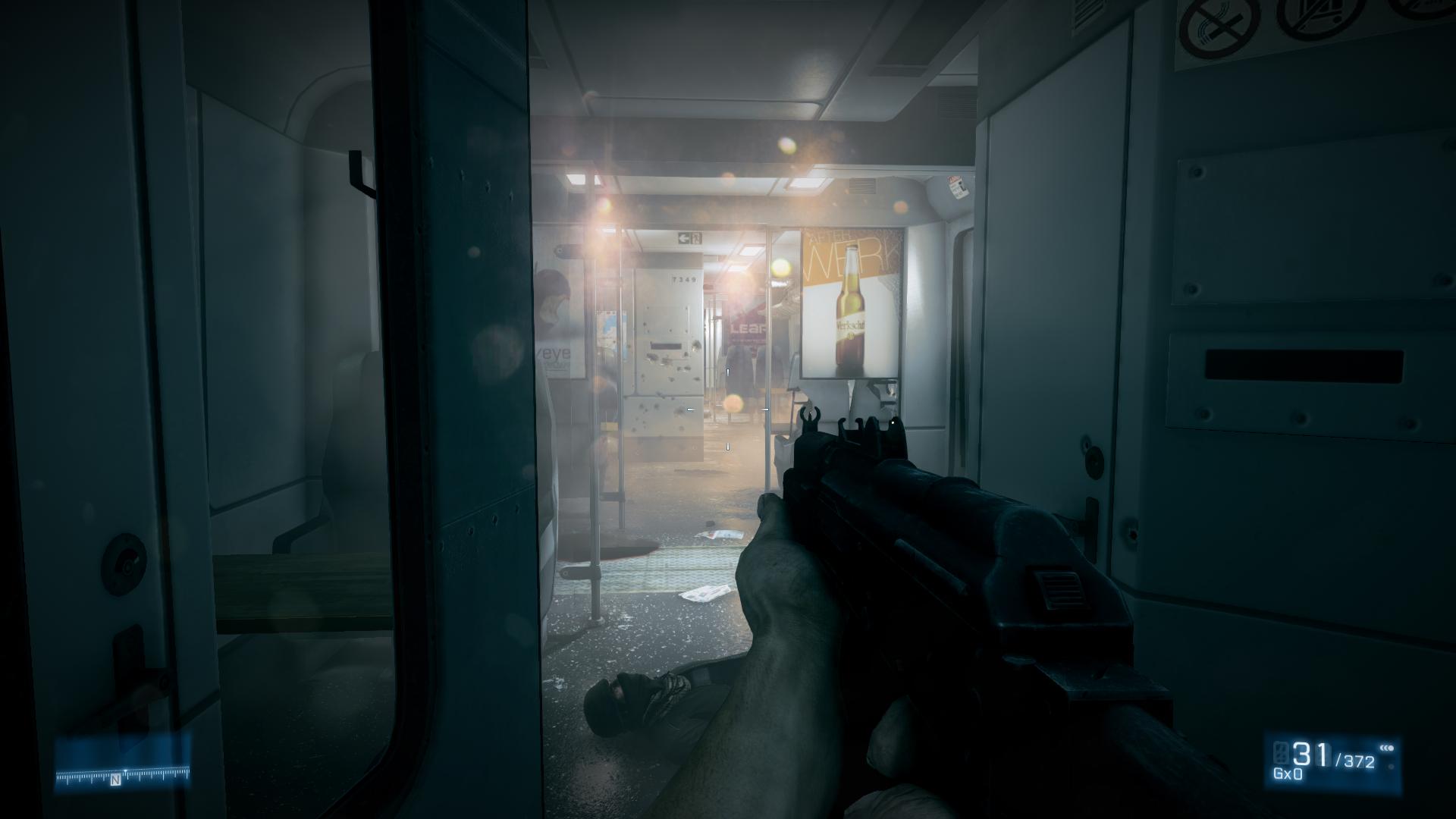Select the magazine icon beside the ammo
The image size is (1456, 819).
point(1281,754)
